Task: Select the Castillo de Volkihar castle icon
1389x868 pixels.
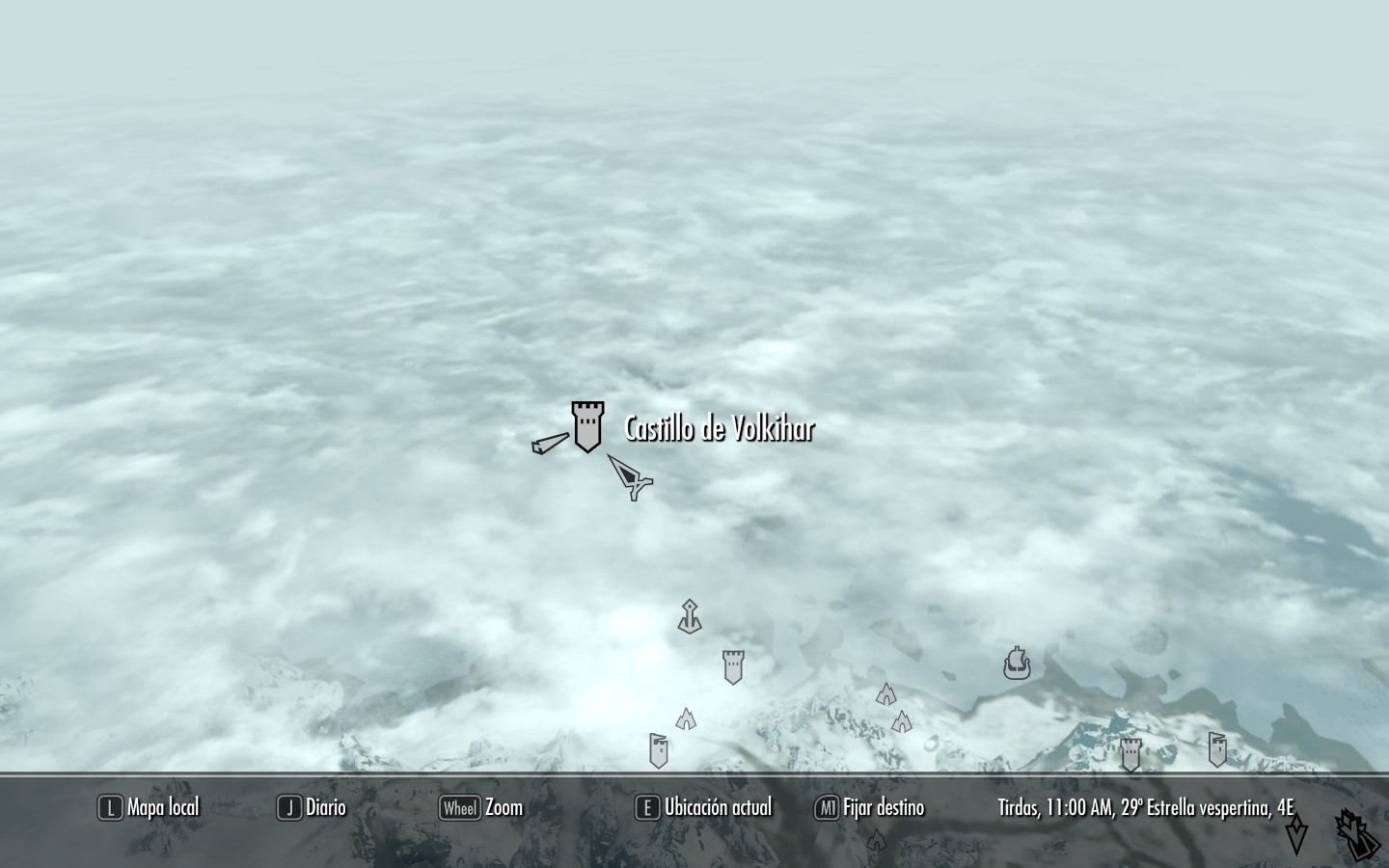Action: tap(587, 427)
